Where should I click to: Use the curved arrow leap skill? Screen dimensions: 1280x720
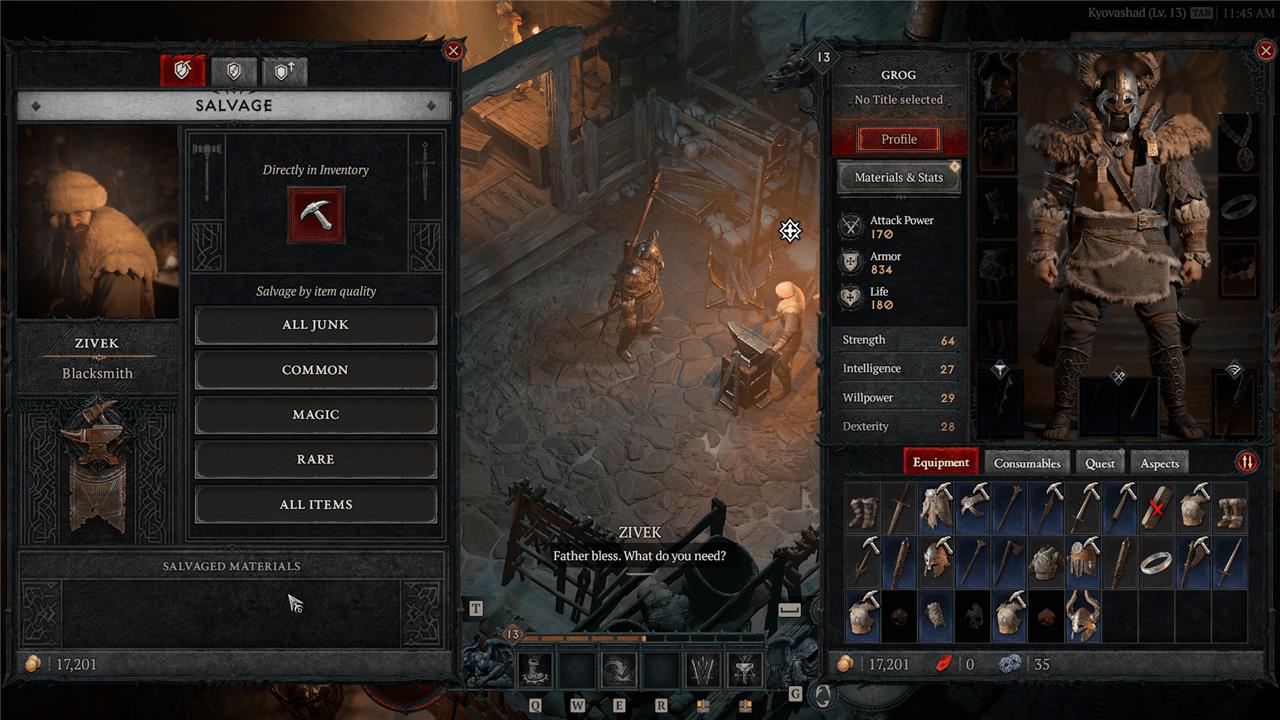point(619,669)
